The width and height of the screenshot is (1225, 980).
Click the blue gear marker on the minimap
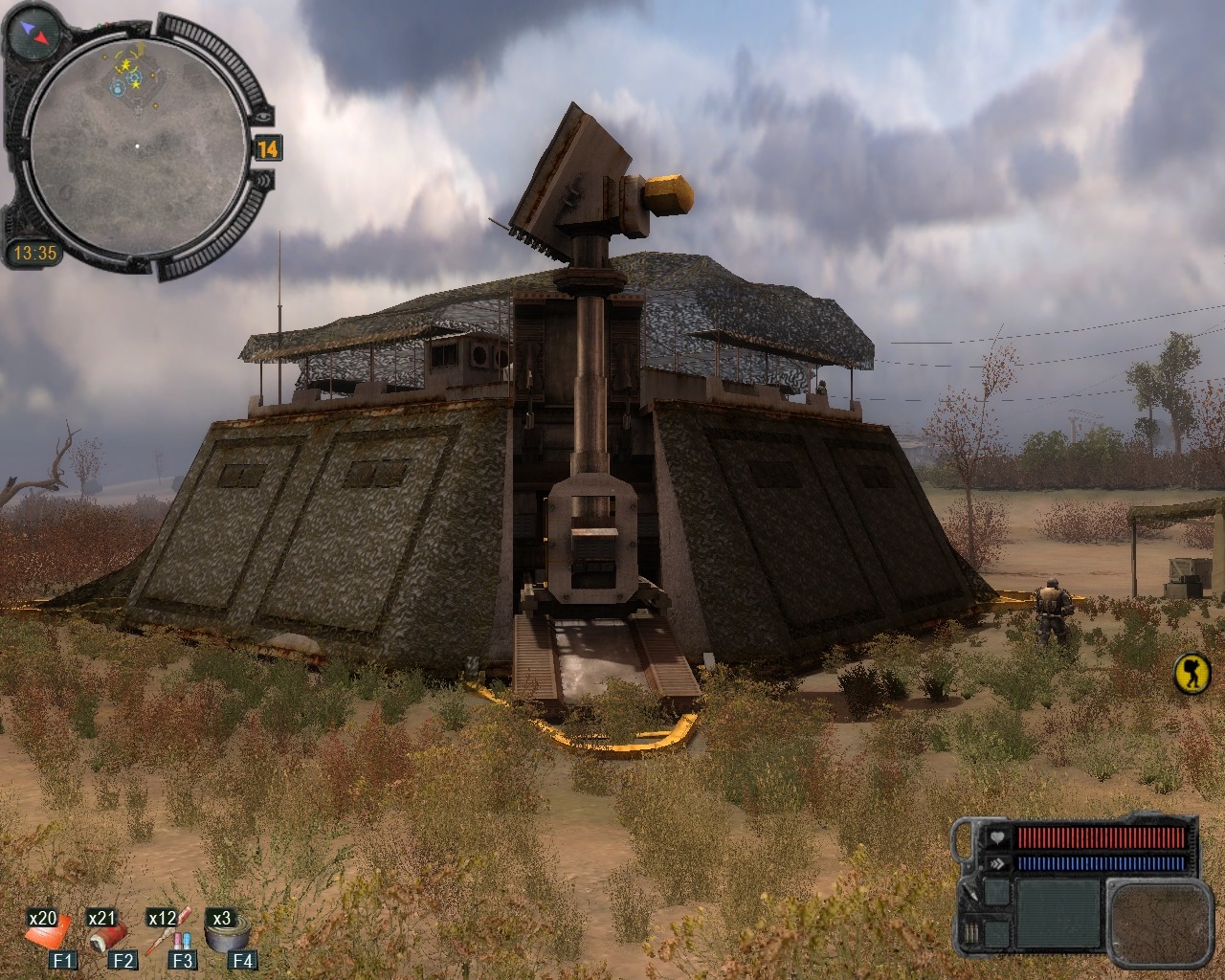point(135,76)
